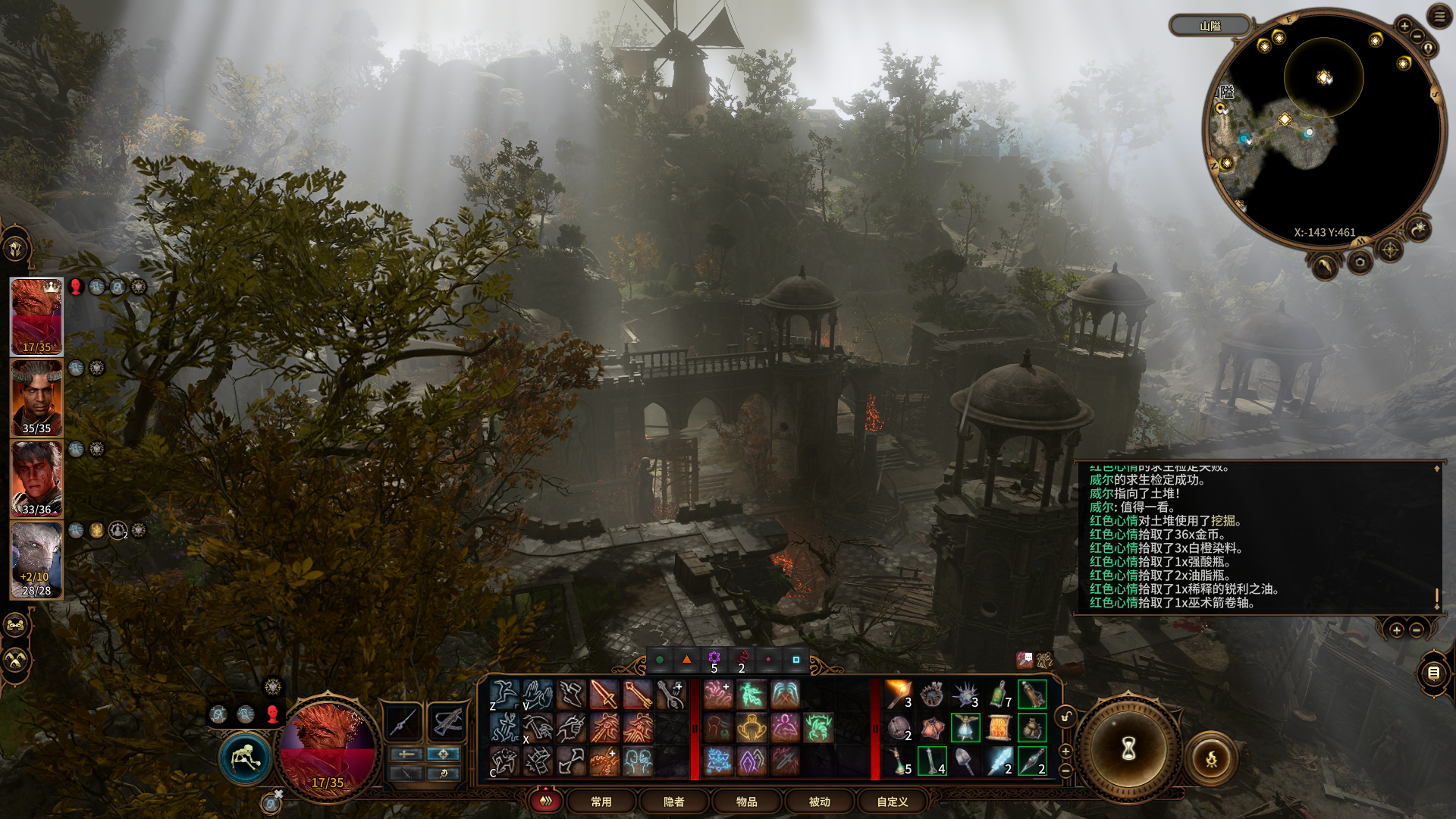Switch to the 自定义 hotbar tab
This screenshot has width=1456, height=819.
892,802
